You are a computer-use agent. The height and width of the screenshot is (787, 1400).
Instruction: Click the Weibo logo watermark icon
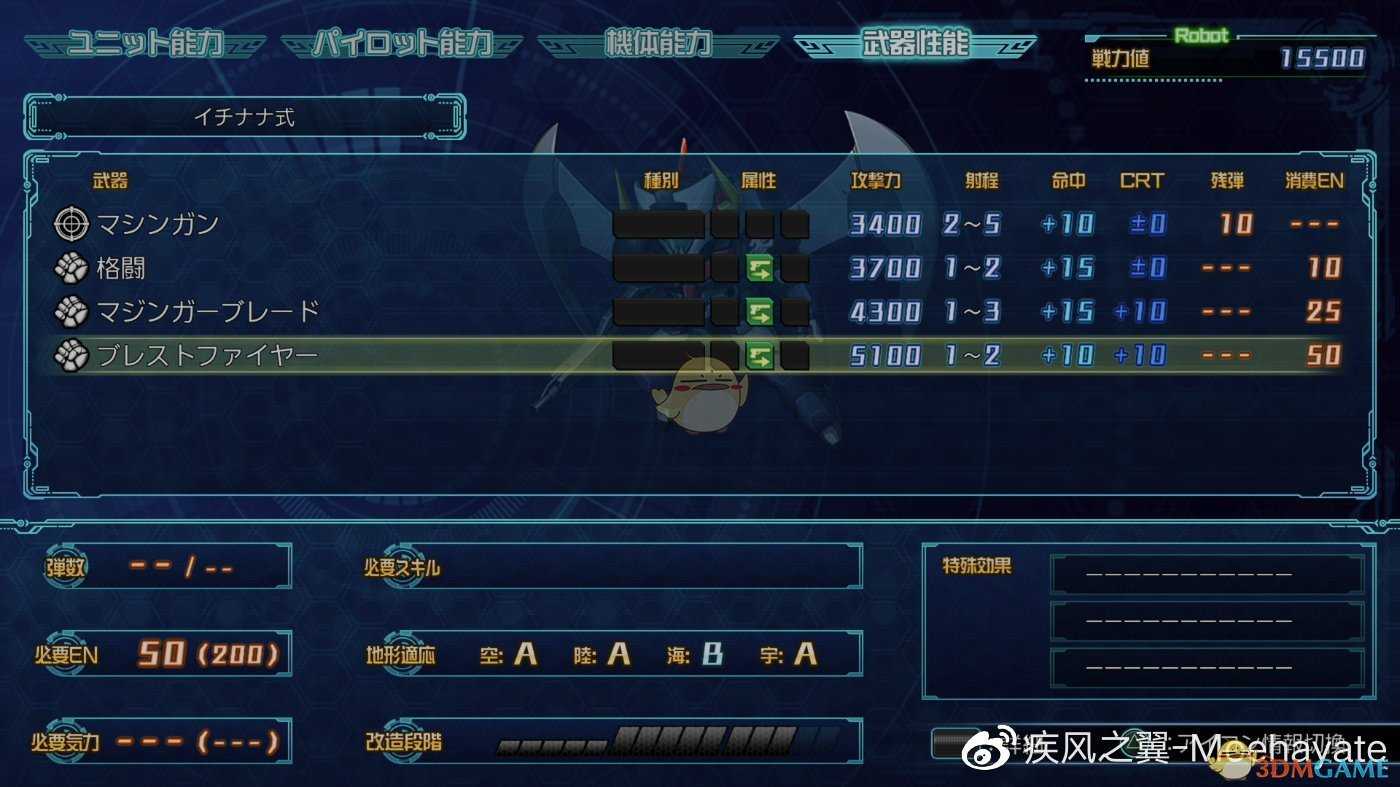pos(984,750)
